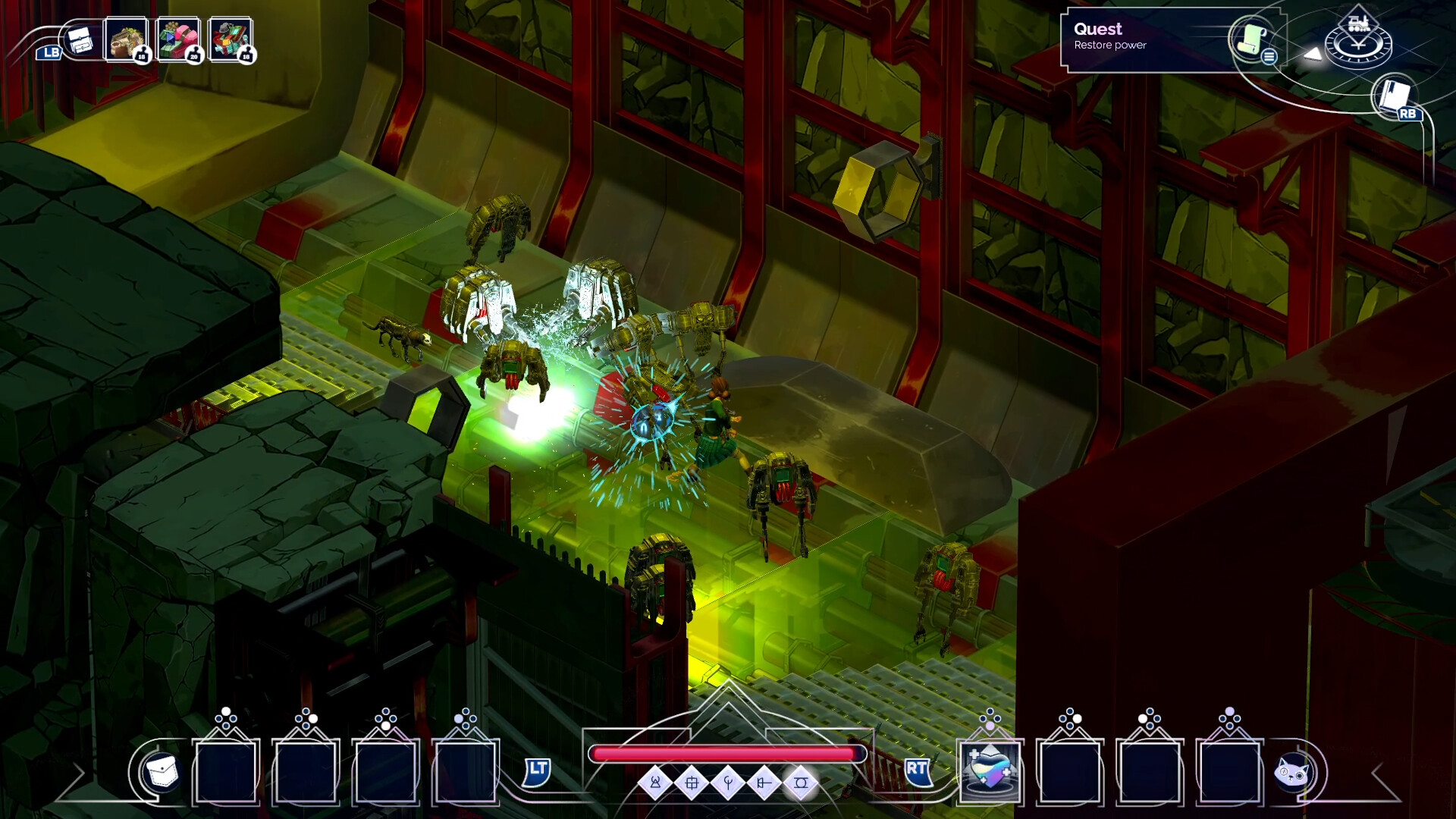
Task: Select the red and teal gems resource slot
Action: (x=230, y=39)
